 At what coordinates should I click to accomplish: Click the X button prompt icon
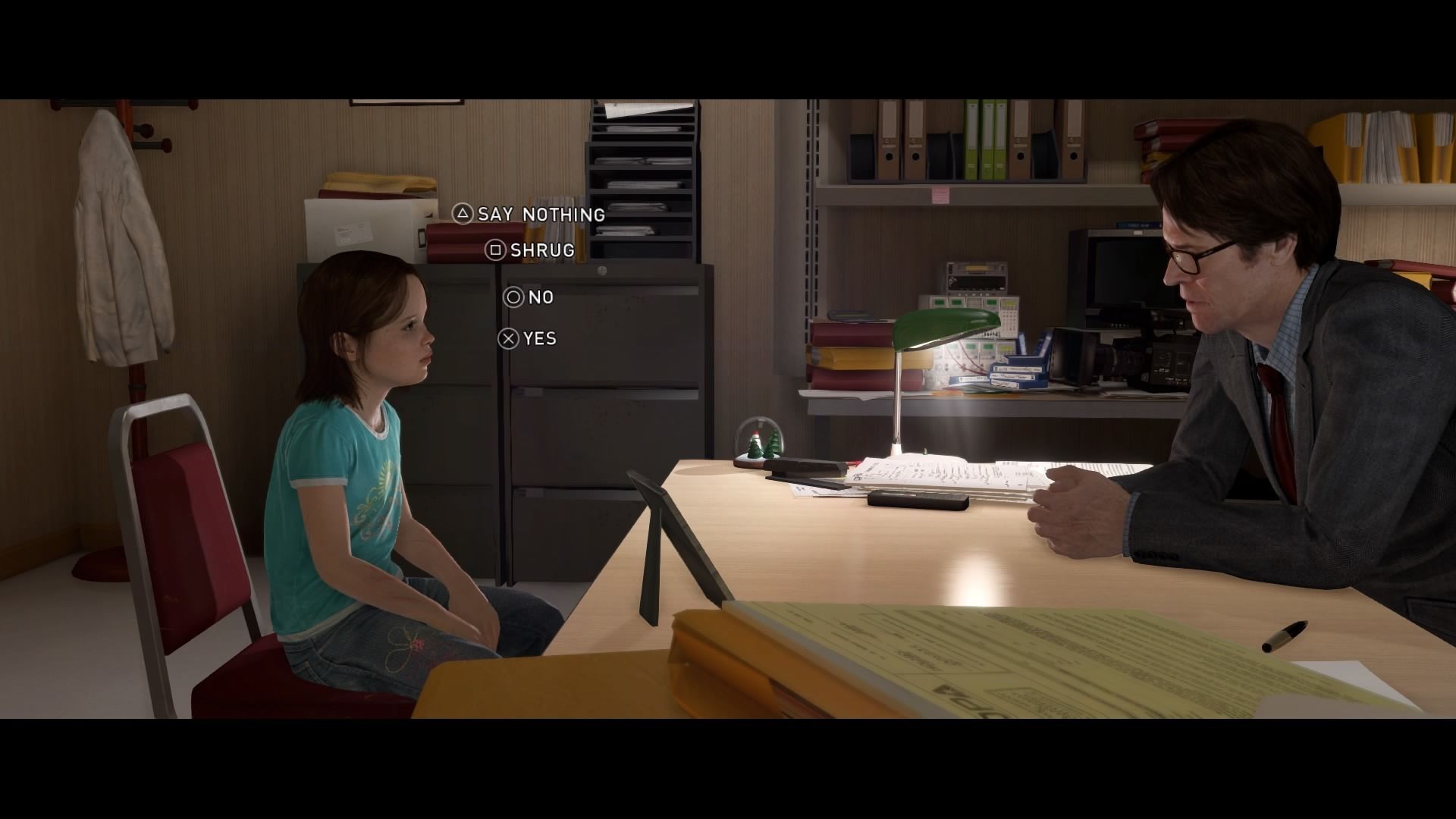[507, 338]
